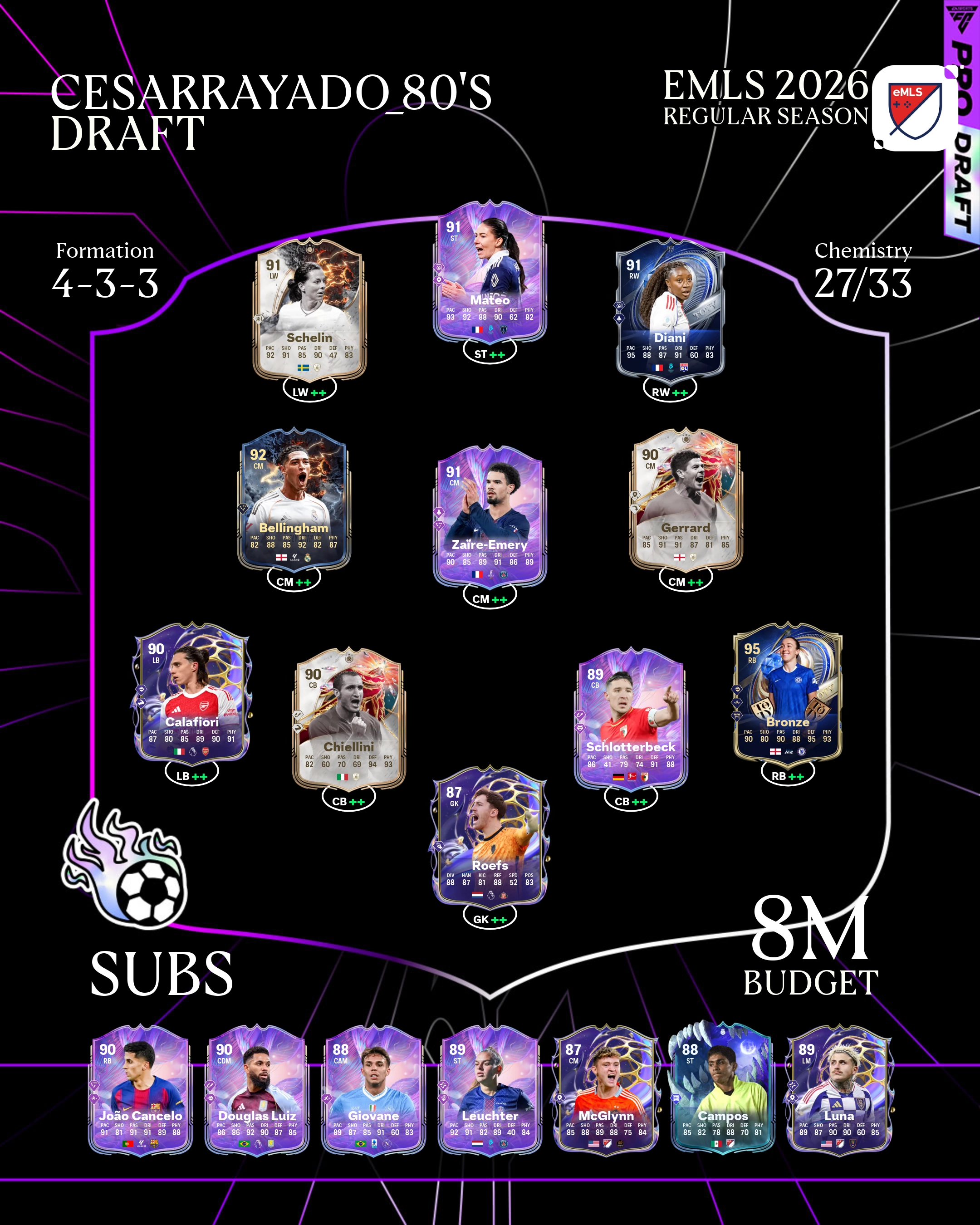
Task: Select the Schelin left wing card
Action: pos(309,310)
